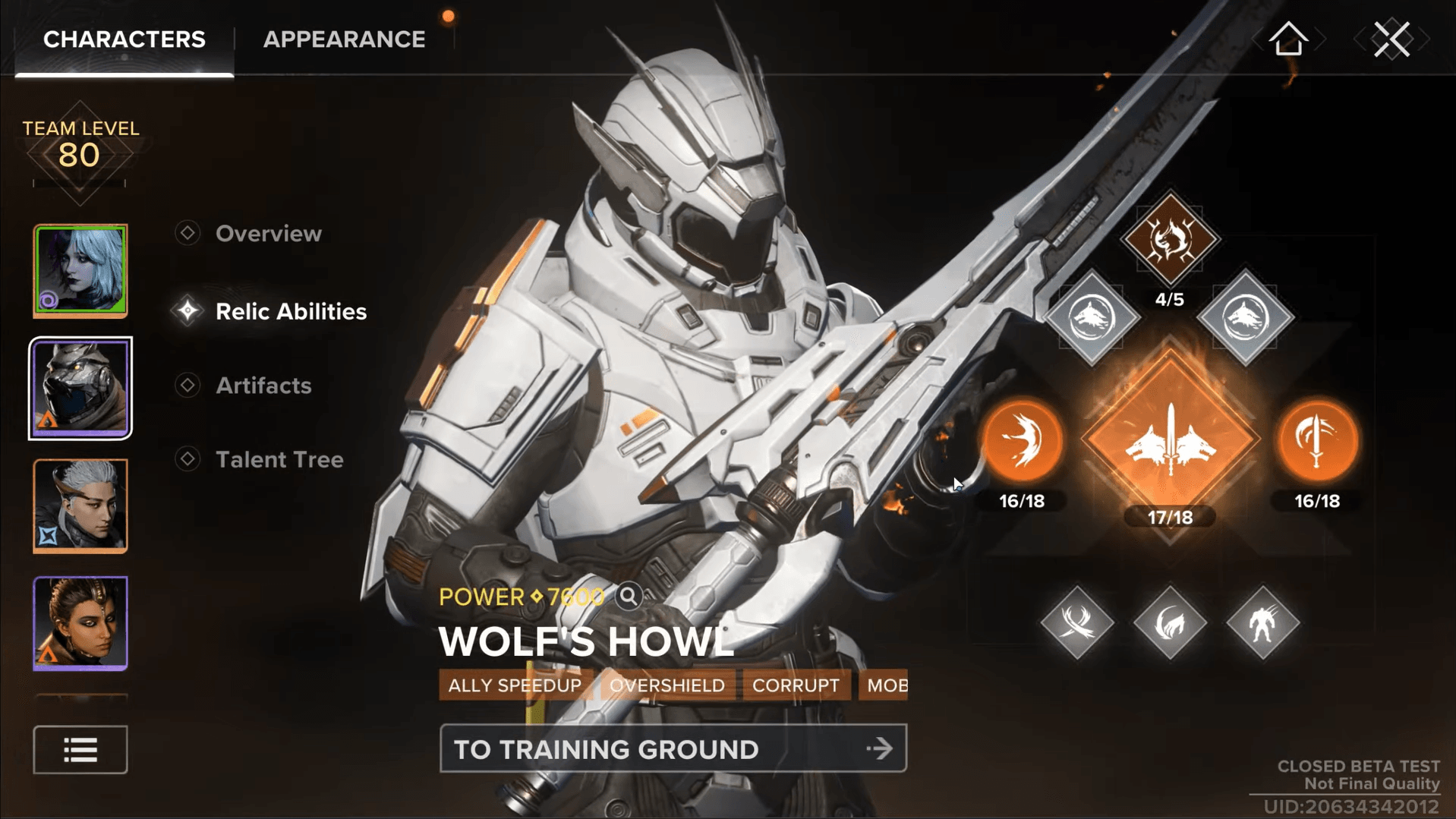Select the top 4/5 diamond ability

(x=1170, y=239)
